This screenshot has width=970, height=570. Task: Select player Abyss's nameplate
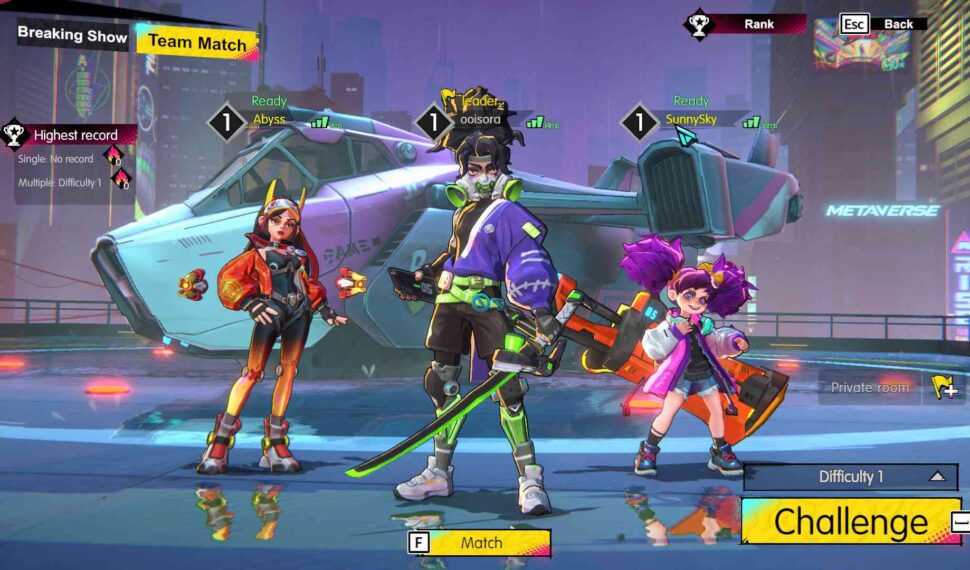[x=269, y=120]
